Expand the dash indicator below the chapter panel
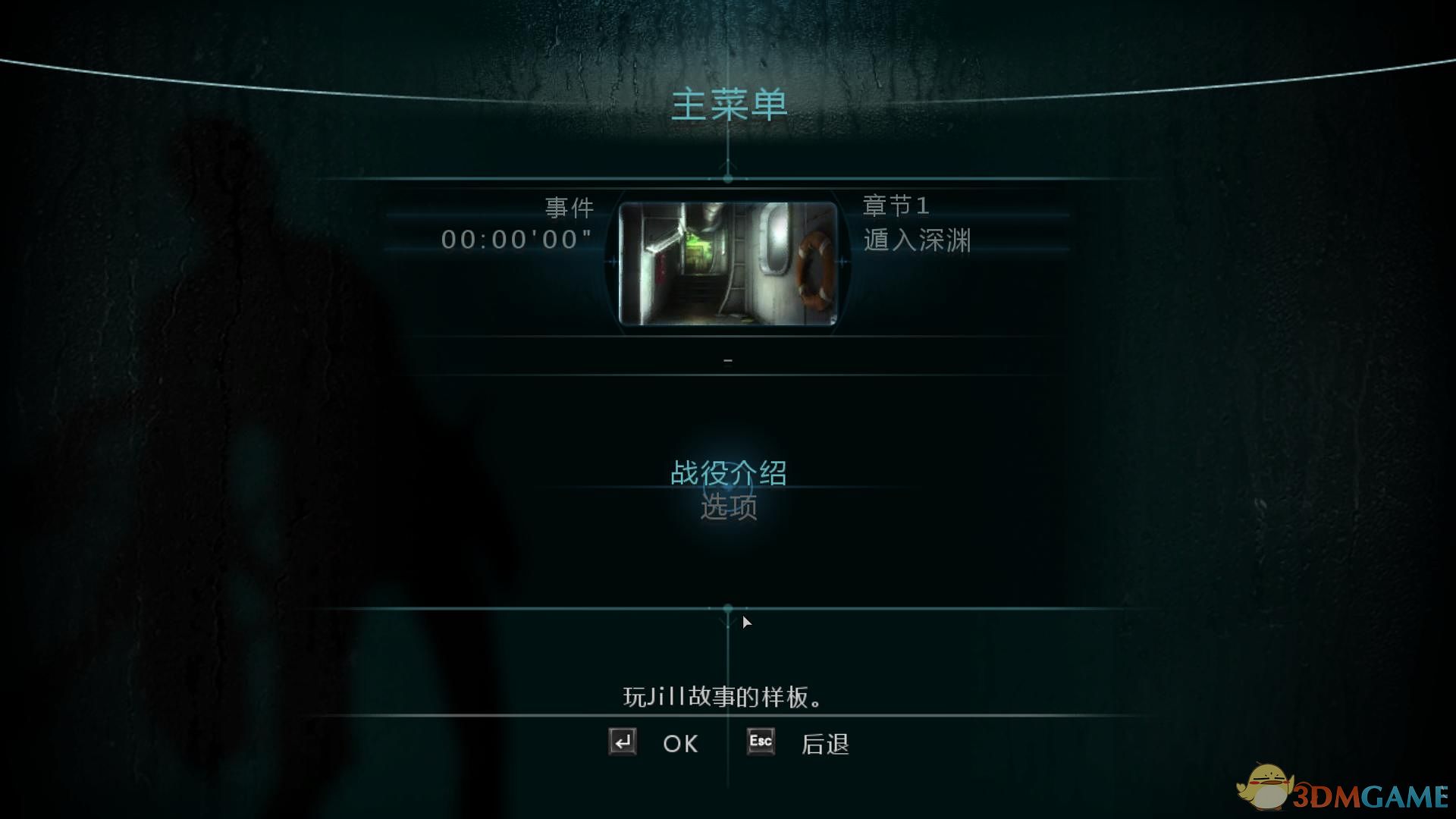1456x819 pixels. point(729,359)
